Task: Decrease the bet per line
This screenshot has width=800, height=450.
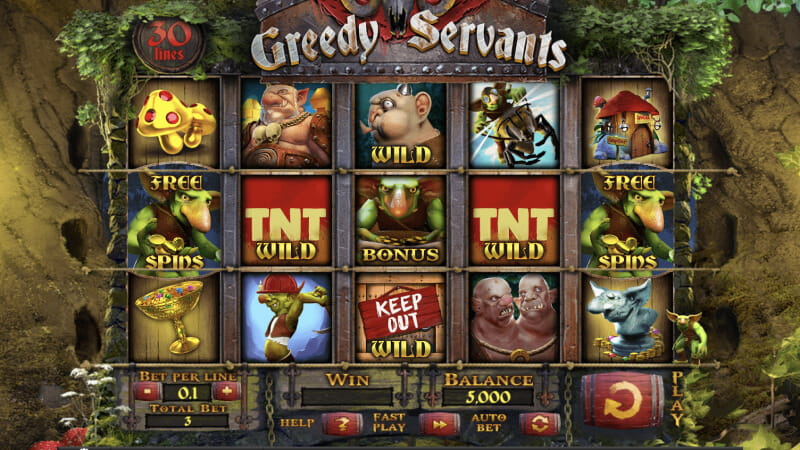Action: tap(146, 391)
